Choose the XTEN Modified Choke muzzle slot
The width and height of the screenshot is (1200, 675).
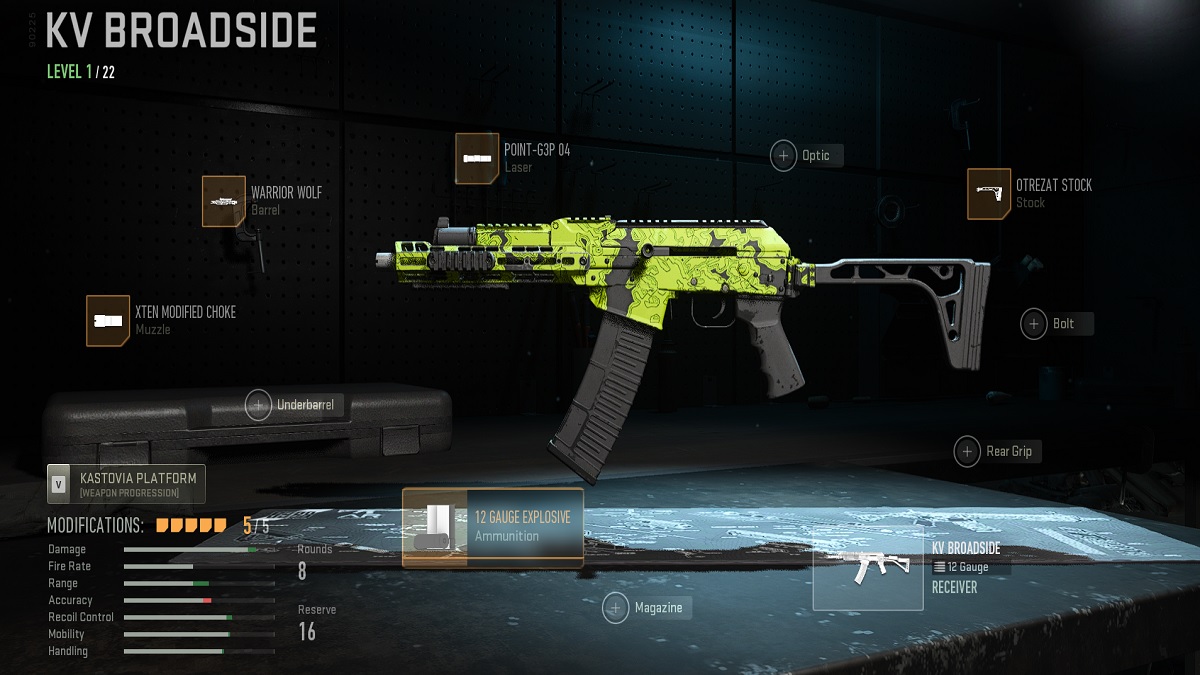coord(108,321)
